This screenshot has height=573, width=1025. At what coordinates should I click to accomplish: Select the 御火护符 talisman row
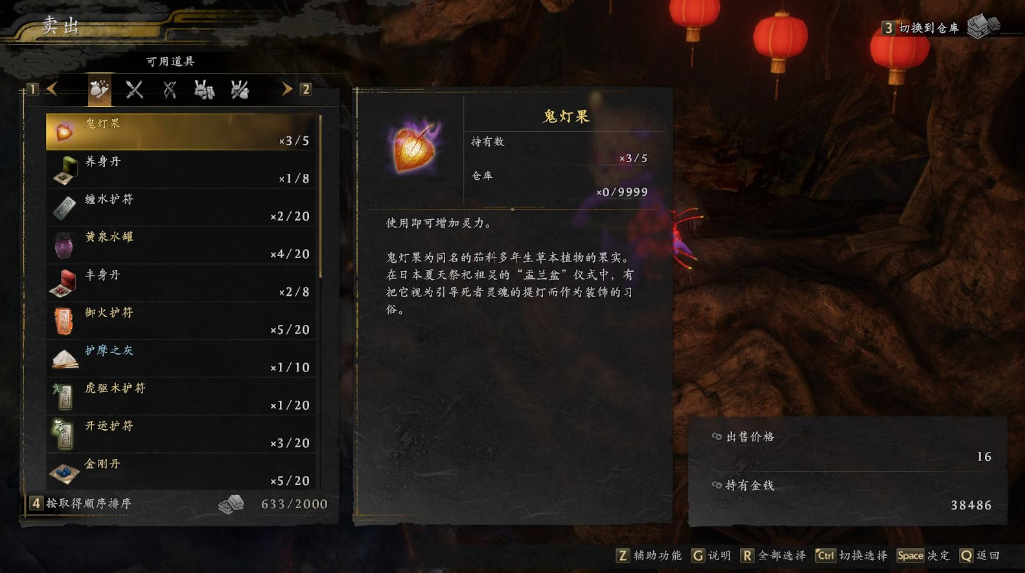[182, 322]
